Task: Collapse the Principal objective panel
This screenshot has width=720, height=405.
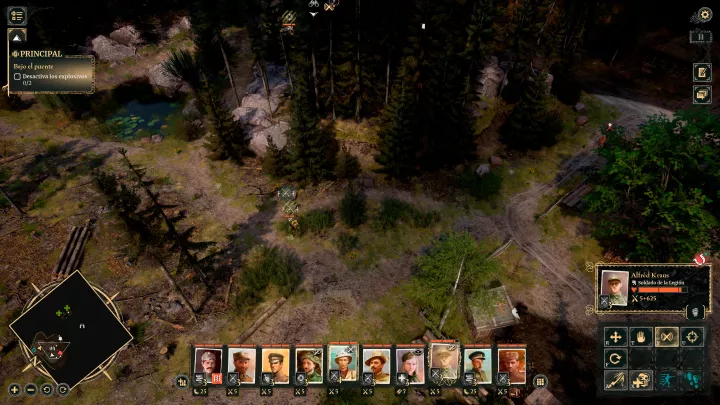Action: [x=16, y=37]
